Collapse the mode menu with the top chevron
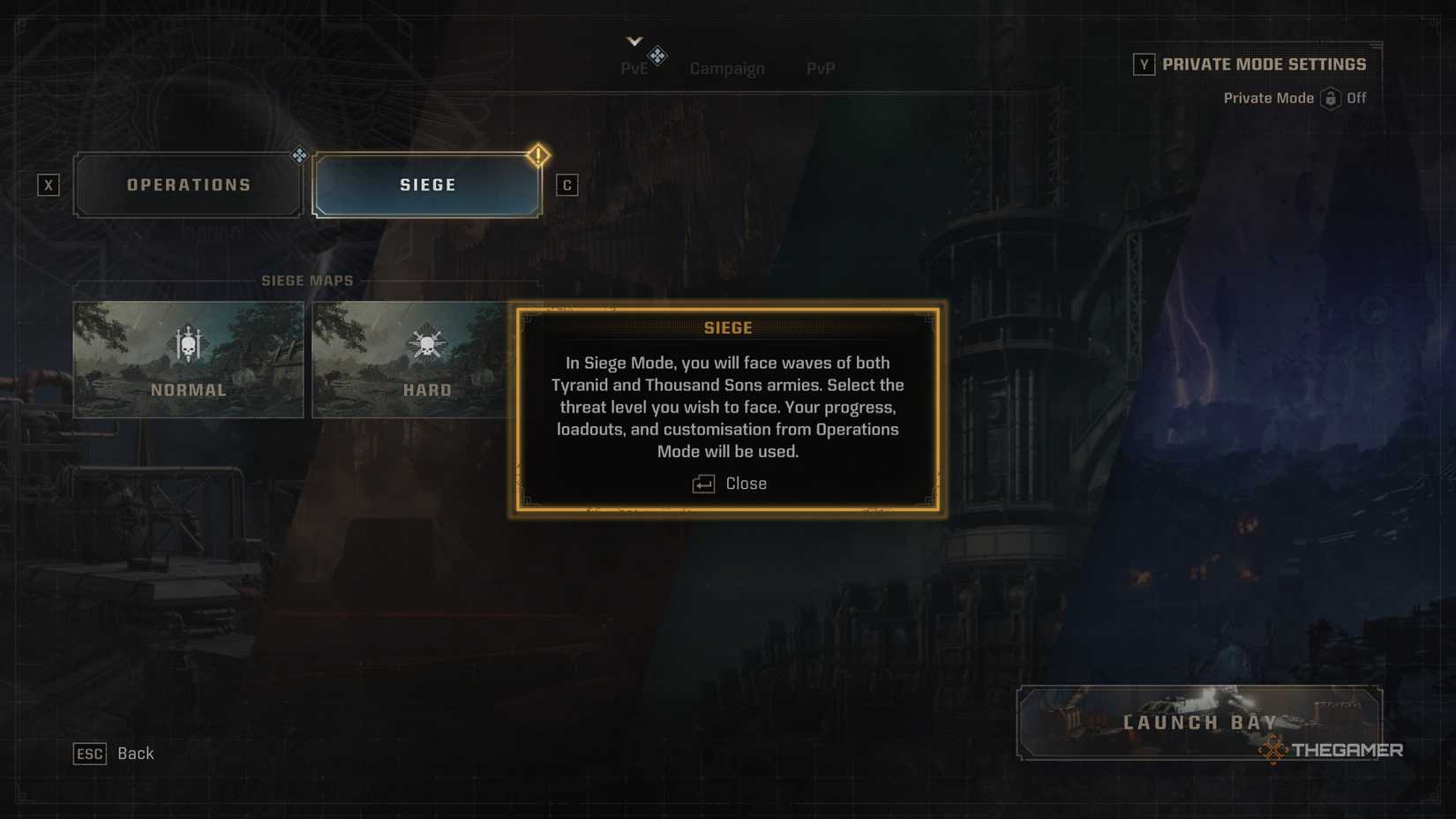1456x819 pixels. pyautogui.click(x=632, y=40)
